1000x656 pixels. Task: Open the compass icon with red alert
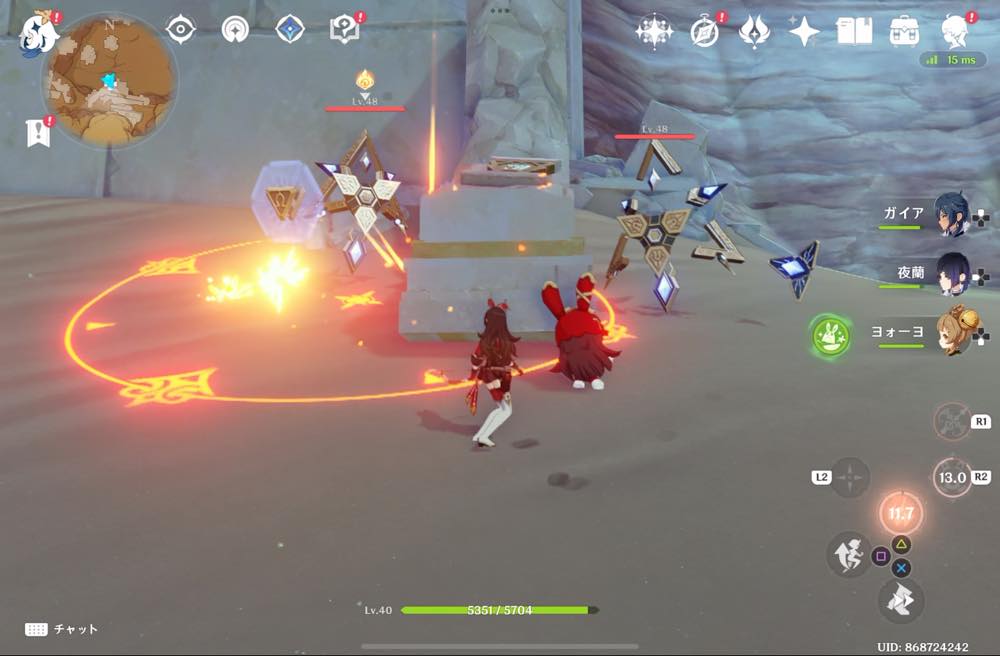[705, 32]
